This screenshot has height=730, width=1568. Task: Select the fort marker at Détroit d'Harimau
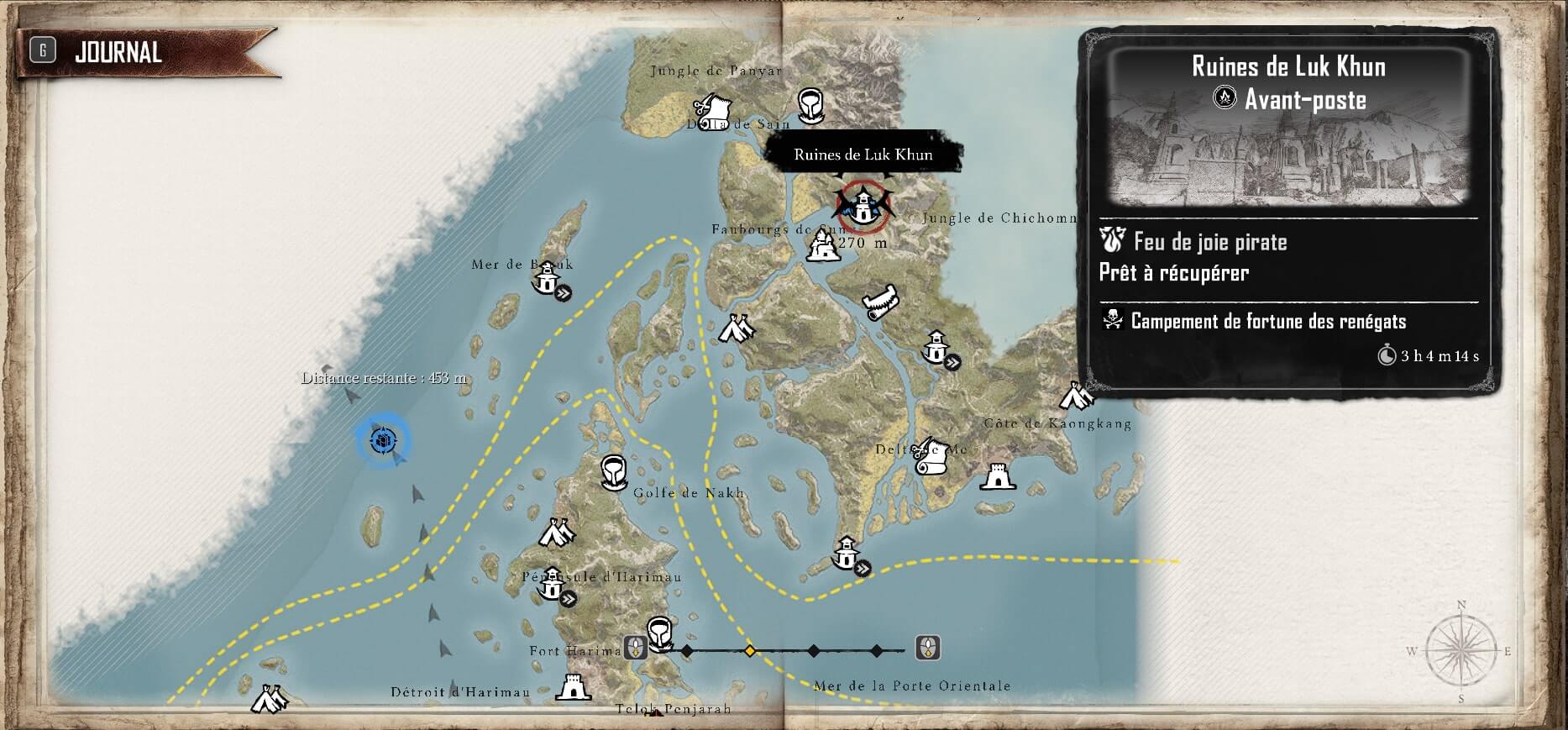click(574, 686)
